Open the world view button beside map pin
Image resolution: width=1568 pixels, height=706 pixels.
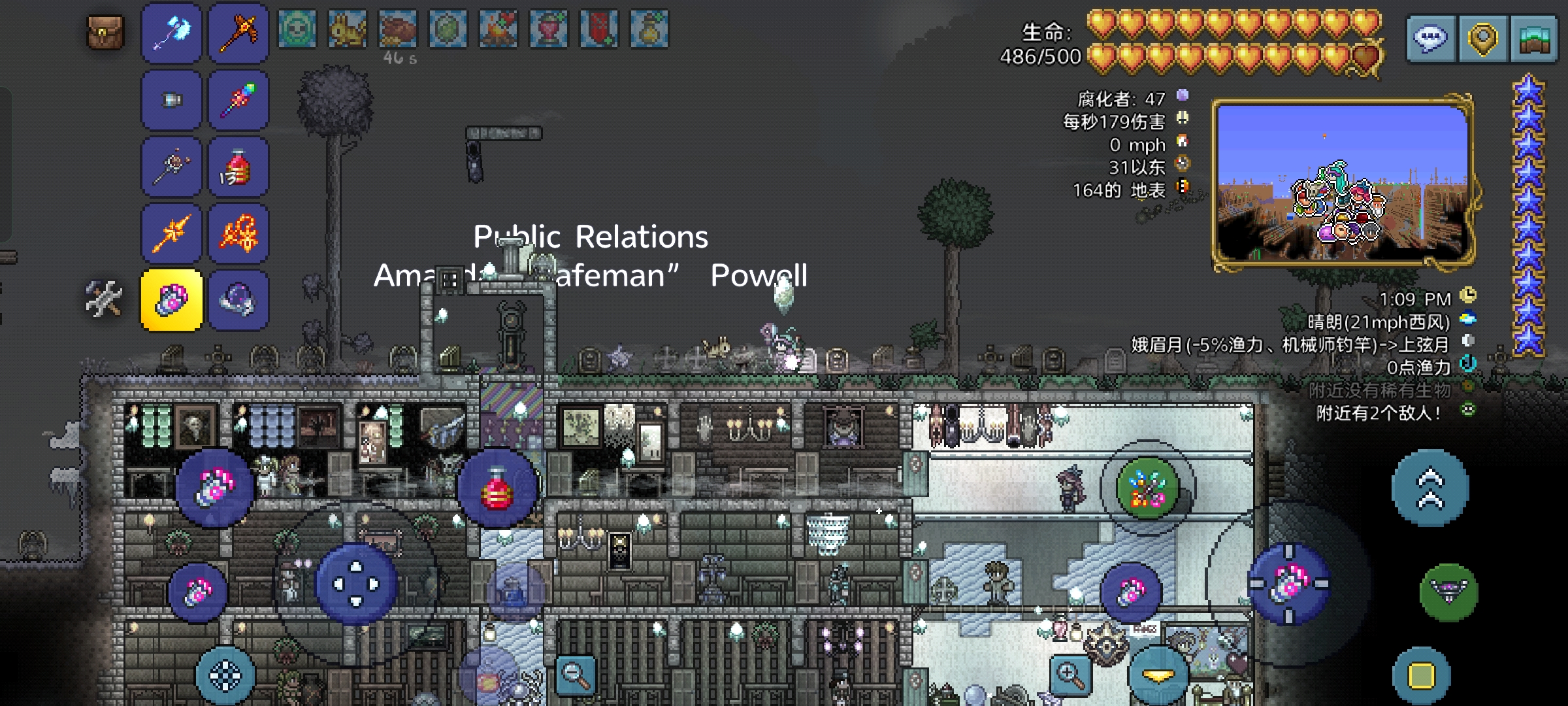pos(1534,39)
